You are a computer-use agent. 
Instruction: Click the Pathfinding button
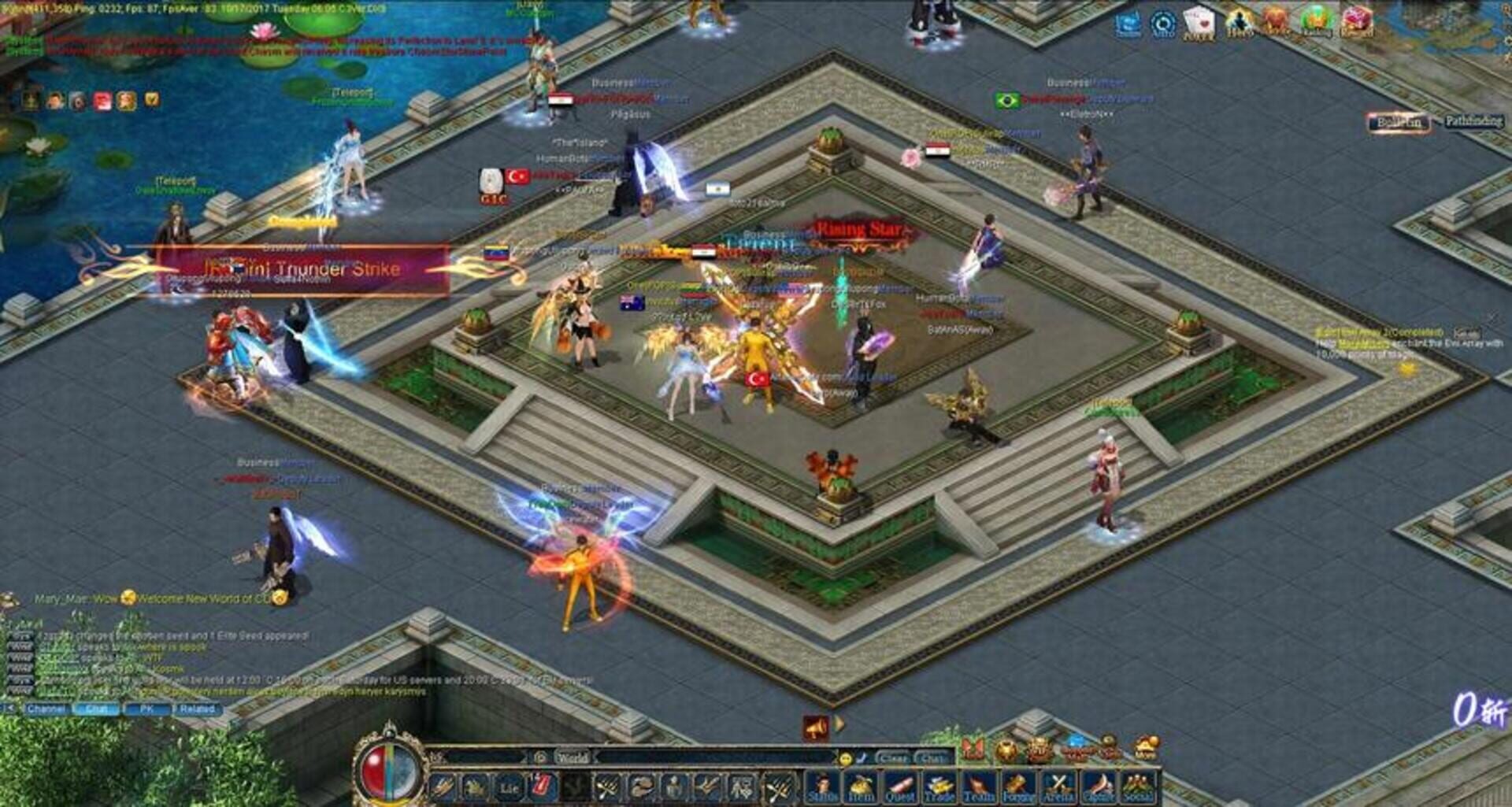(x=1474, y=122)
